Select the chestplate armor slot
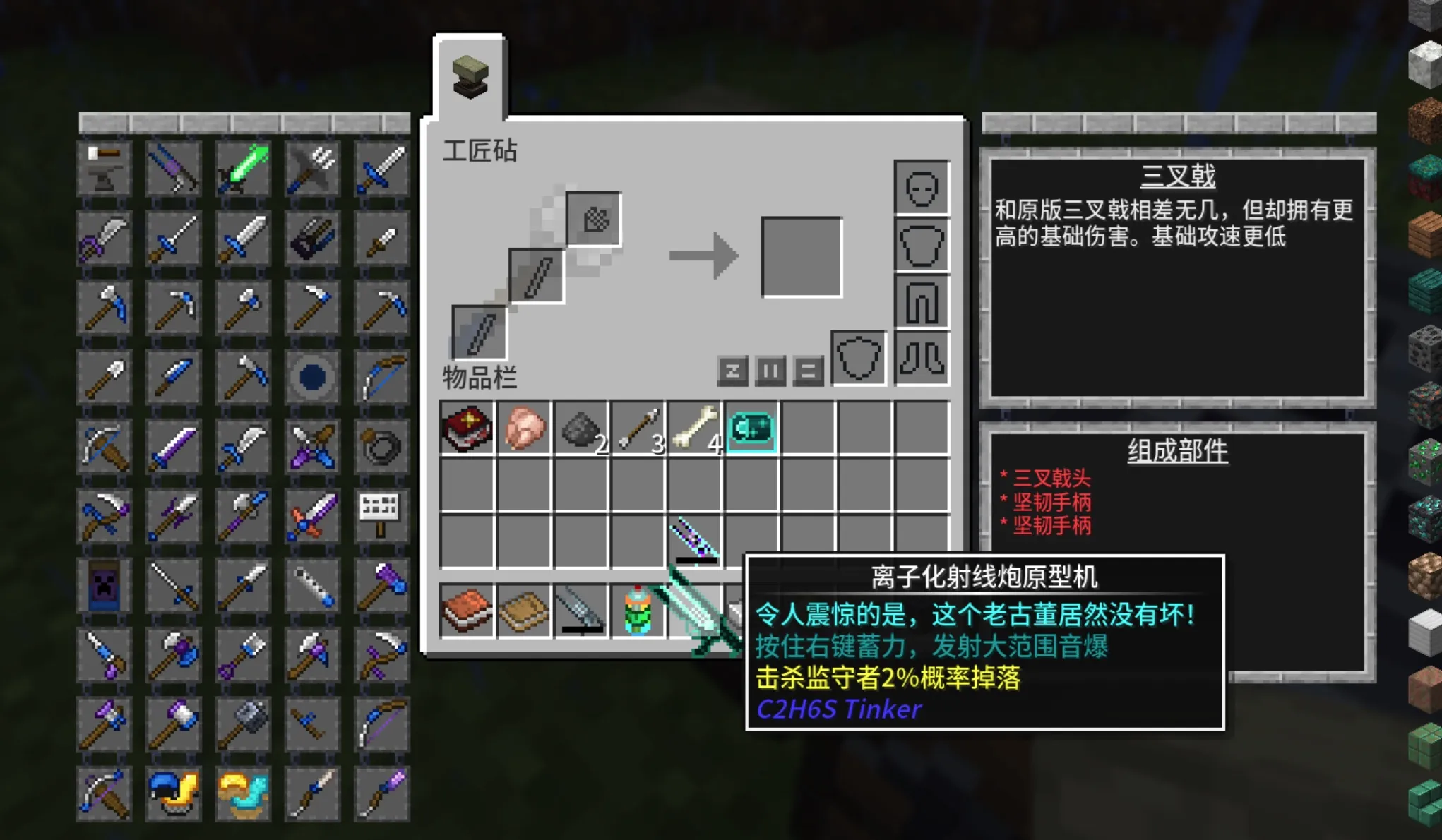Image resolution: width=1442 pixels, height=840 pixels. click(x=922, y=245)
